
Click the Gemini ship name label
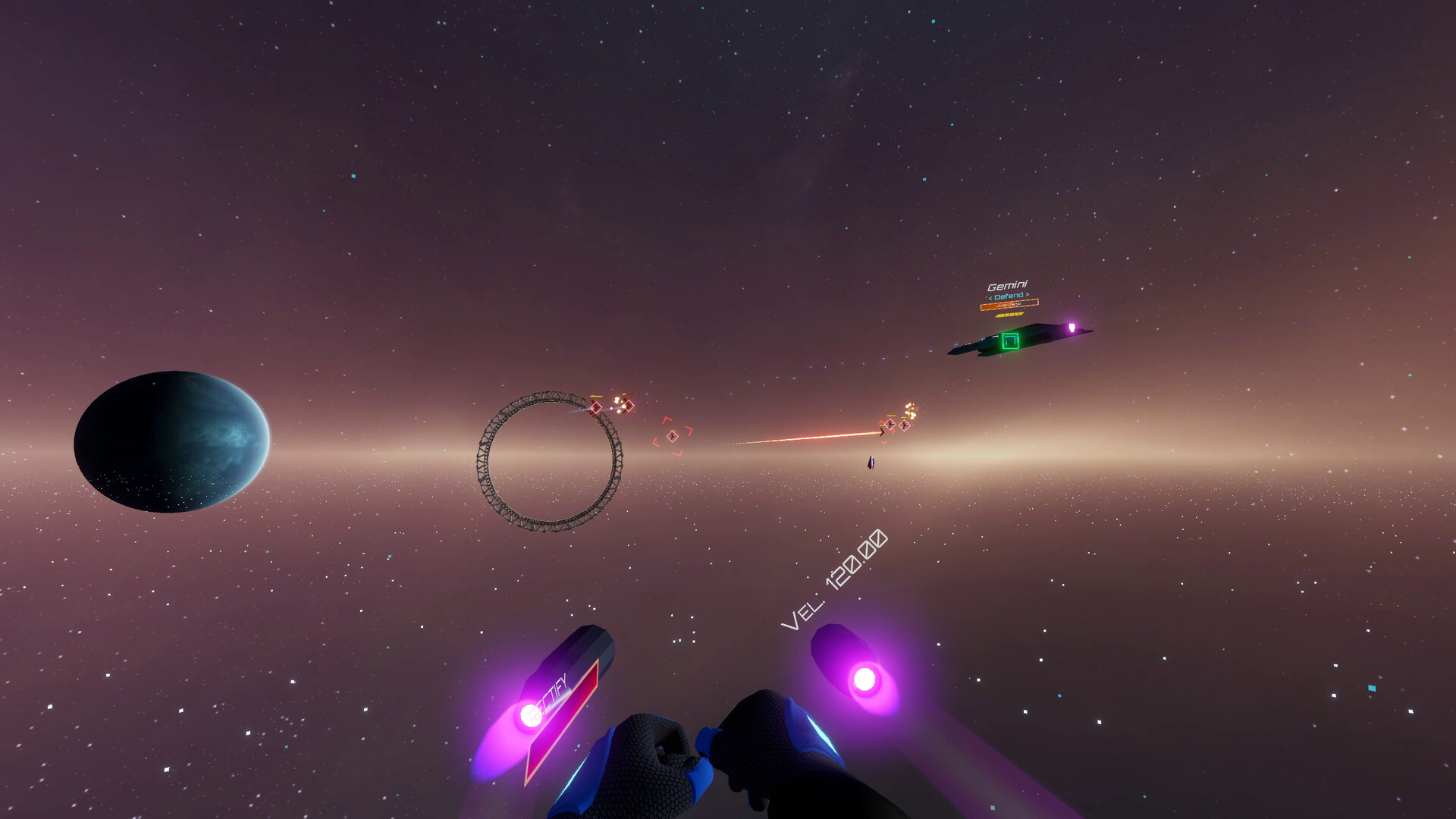pyautogui.click(x=1008, y=284)
